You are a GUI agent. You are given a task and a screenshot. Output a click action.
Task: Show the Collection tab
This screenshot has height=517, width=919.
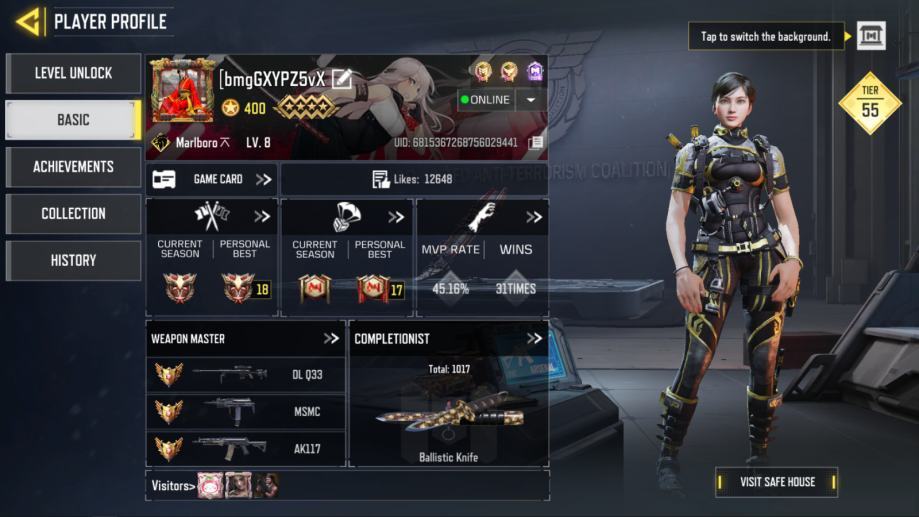[x=73, y=213]
